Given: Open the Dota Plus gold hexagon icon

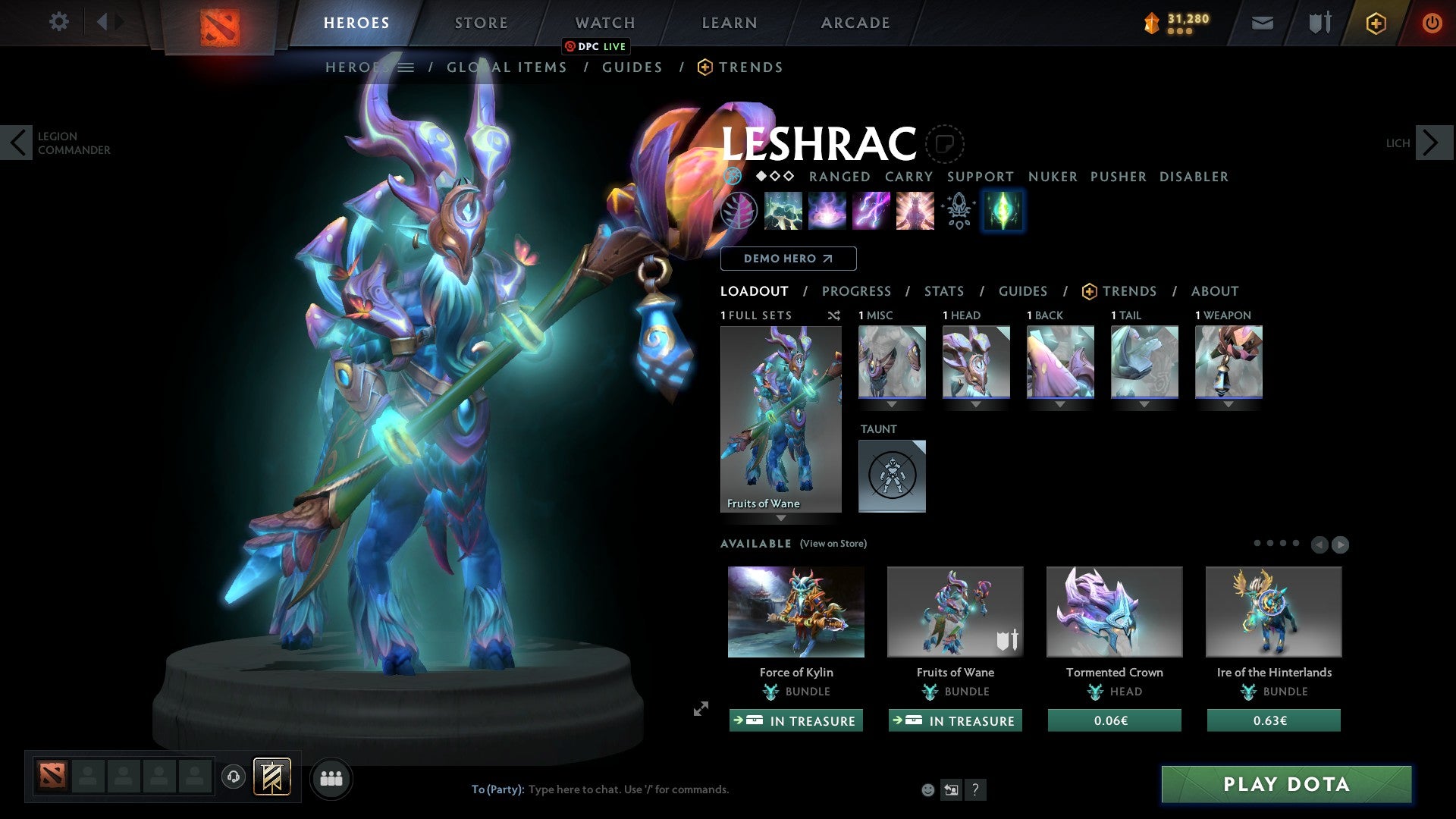Looking at the screenshot, I should [1375, 22].
